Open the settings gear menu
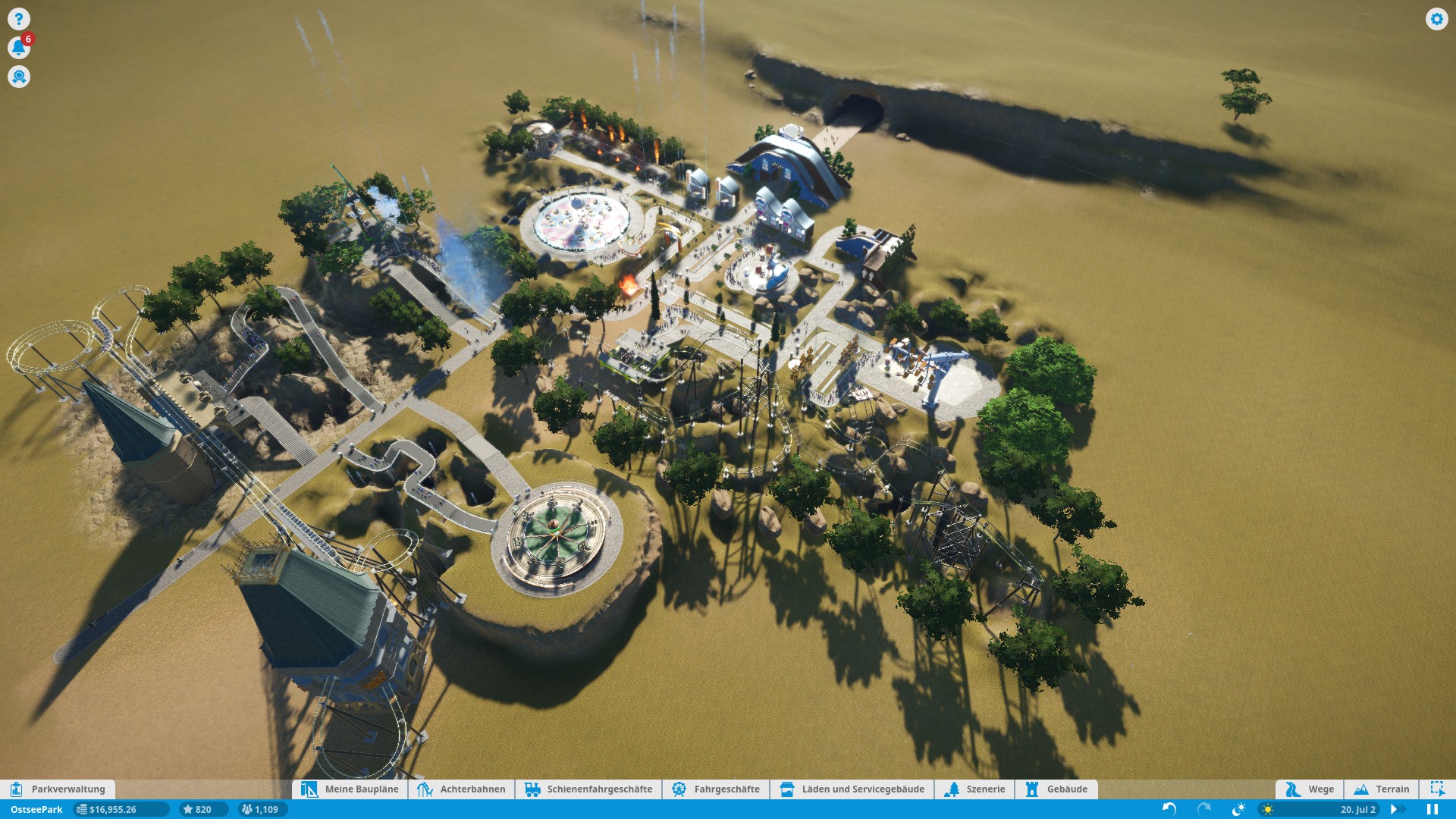 (x=1436, y=19)
